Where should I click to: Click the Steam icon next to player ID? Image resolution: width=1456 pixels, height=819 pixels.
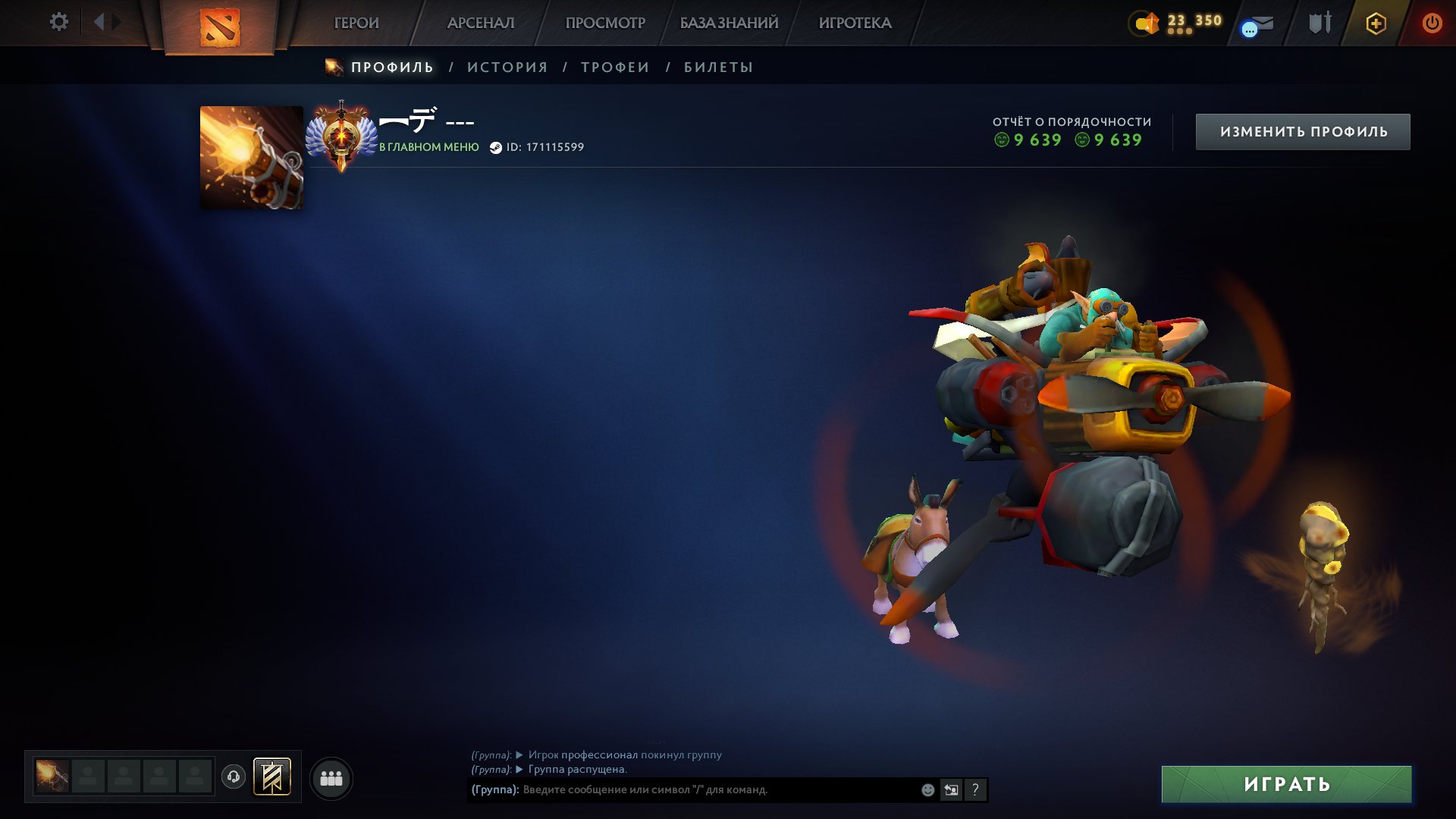coord(495,148)
